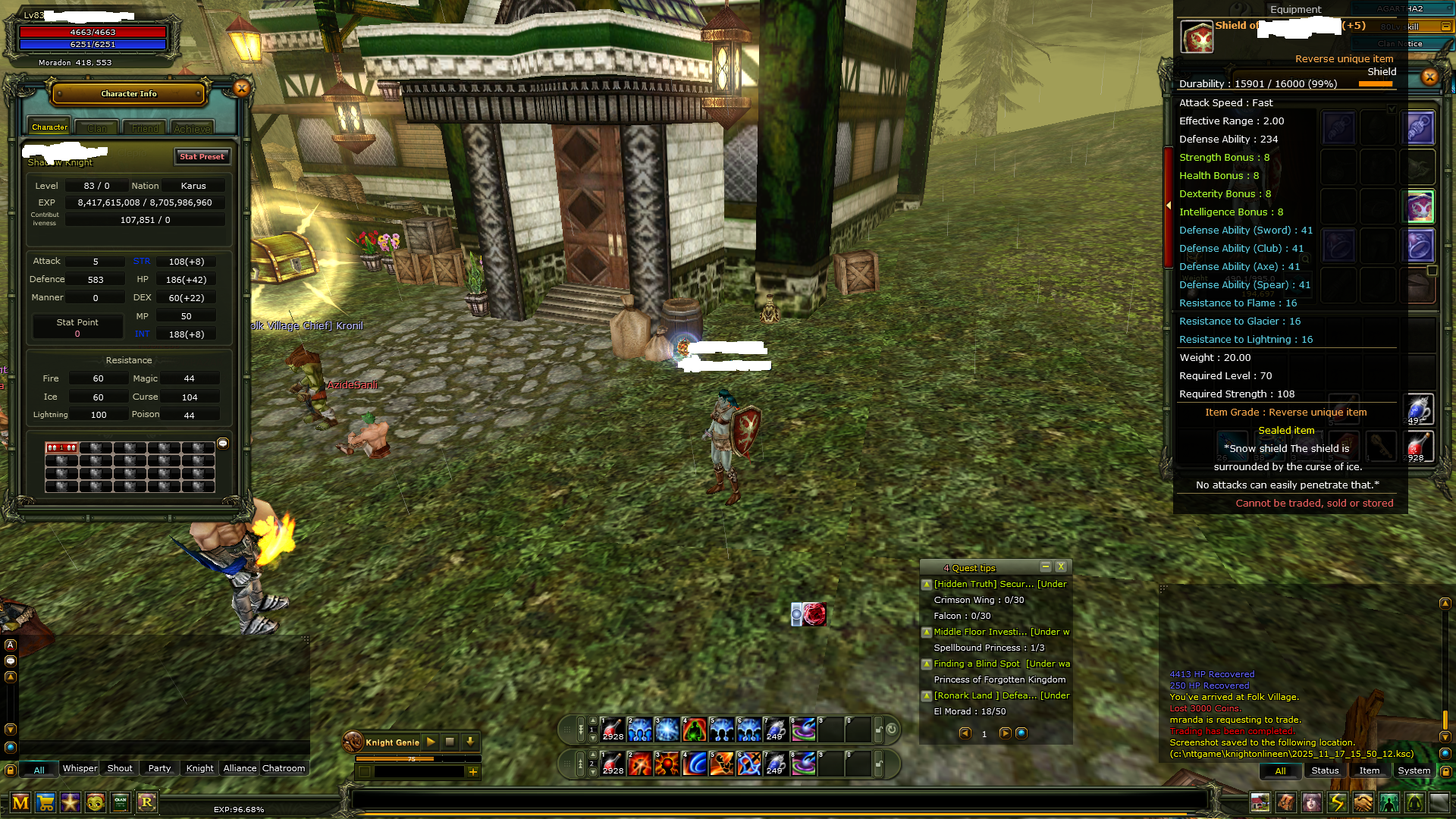Stop the Knight Genie with the square button

450,742
